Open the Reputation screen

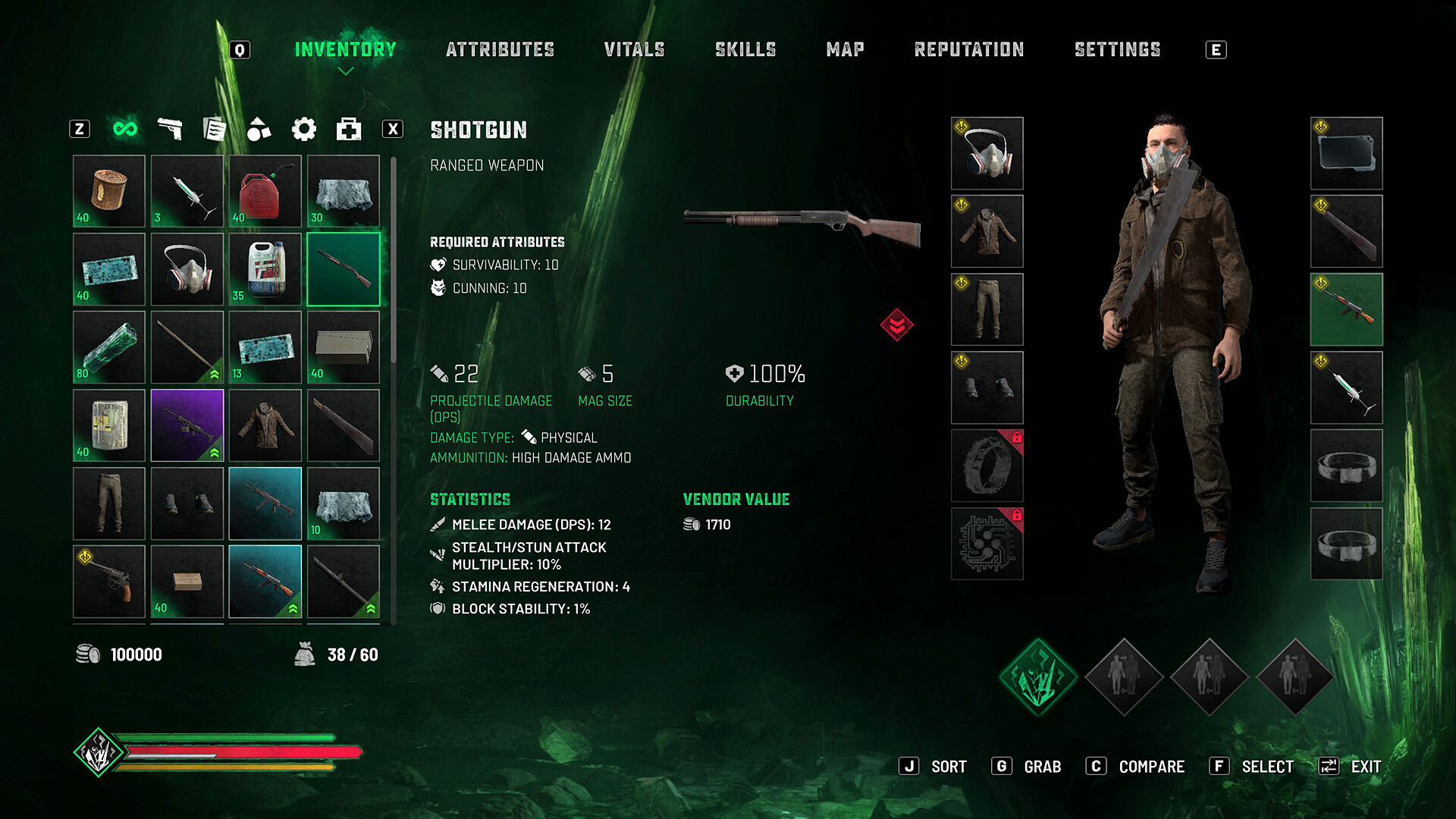tap(969, 49)
